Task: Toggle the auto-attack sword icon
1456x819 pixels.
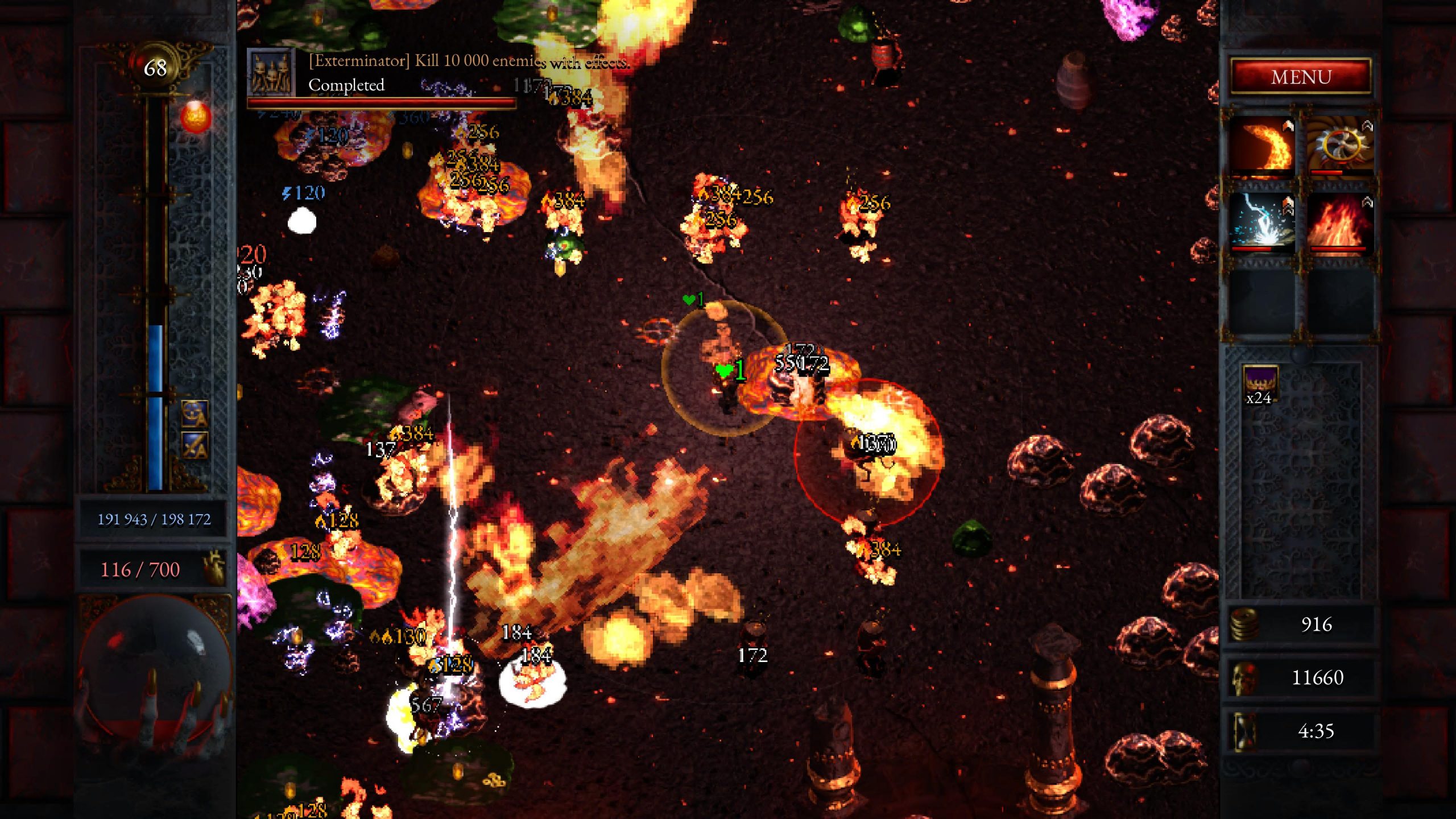Action: 195,445
